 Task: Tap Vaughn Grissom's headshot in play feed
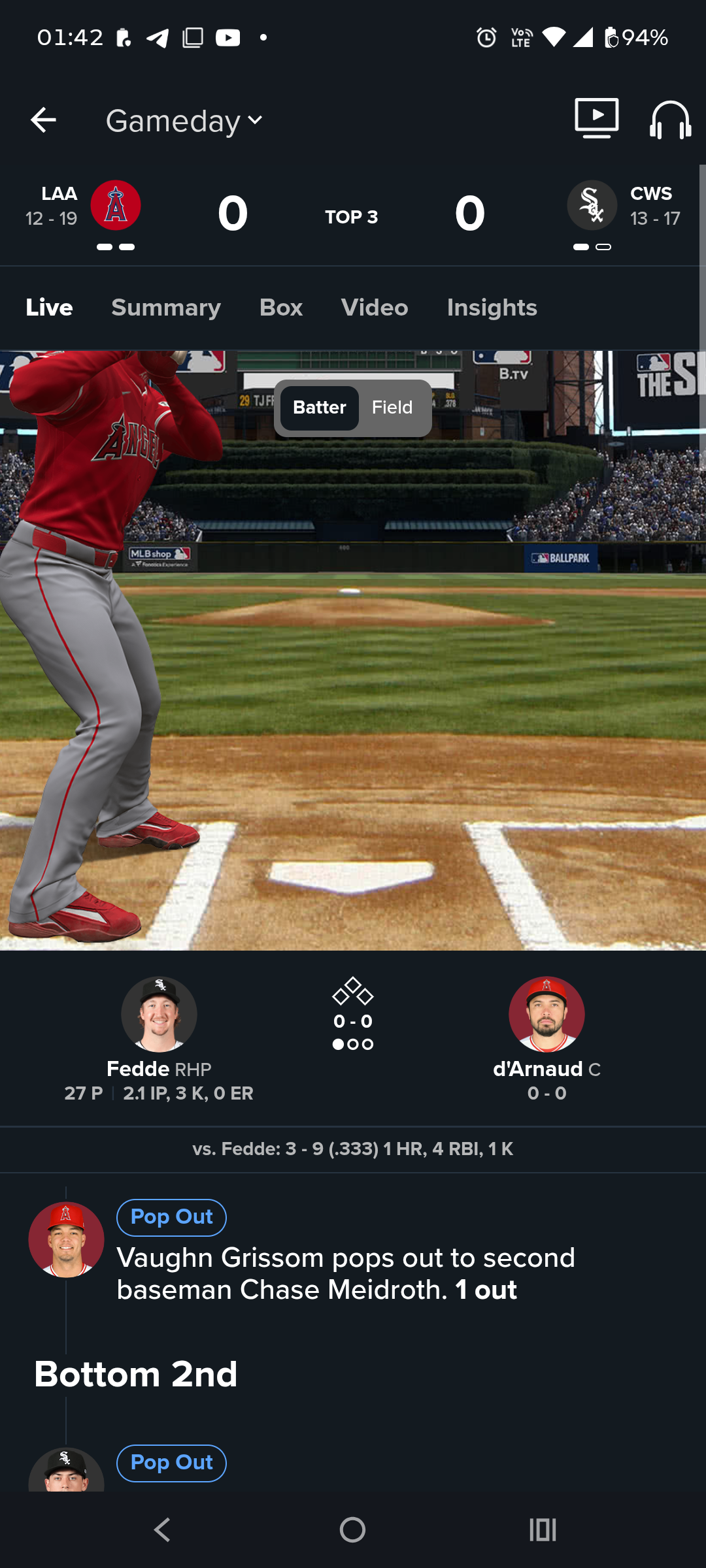tap(66, 1239)
